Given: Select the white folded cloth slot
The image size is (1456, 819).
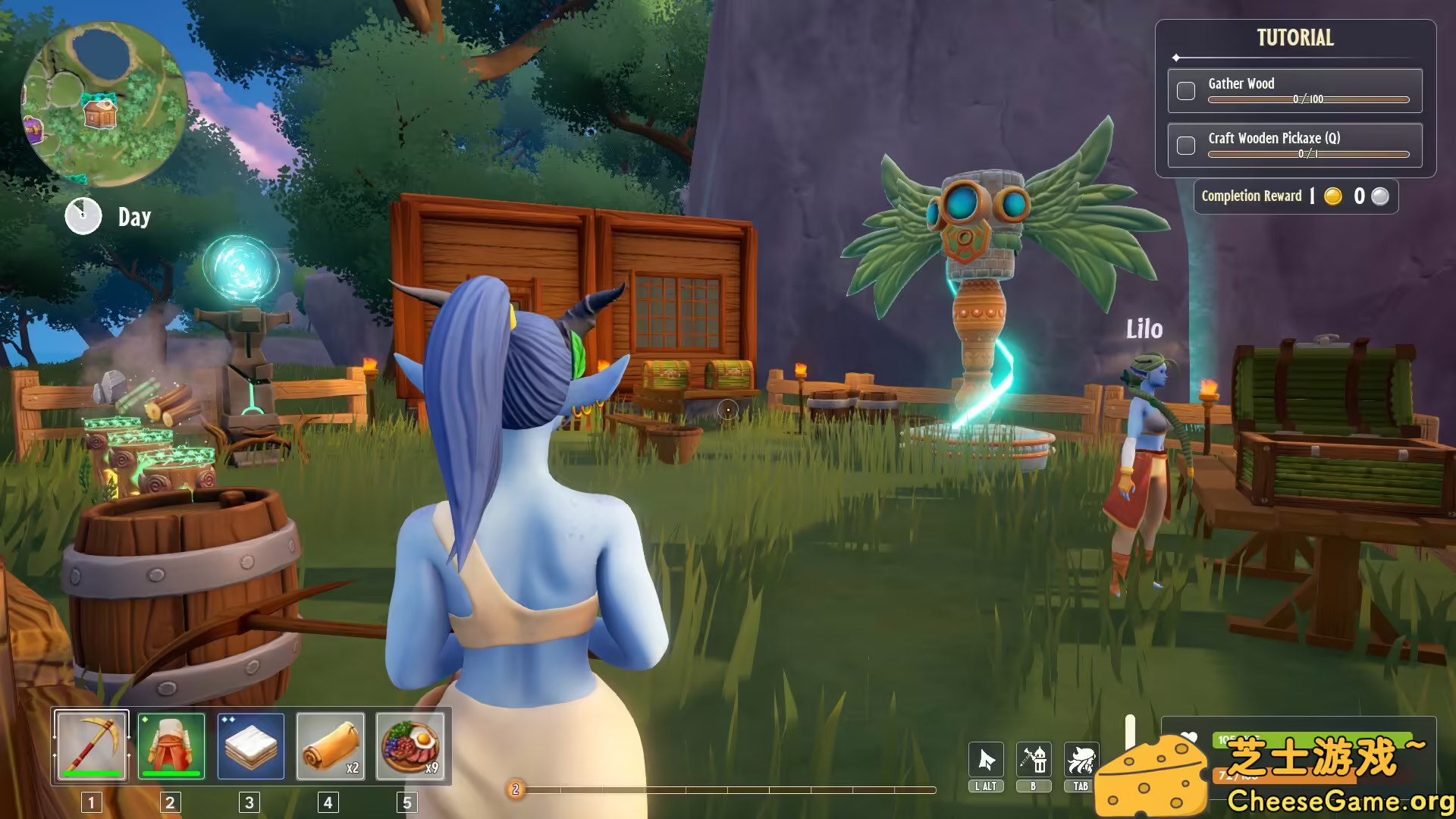Looking at the screenshot, I should [251, 746].
